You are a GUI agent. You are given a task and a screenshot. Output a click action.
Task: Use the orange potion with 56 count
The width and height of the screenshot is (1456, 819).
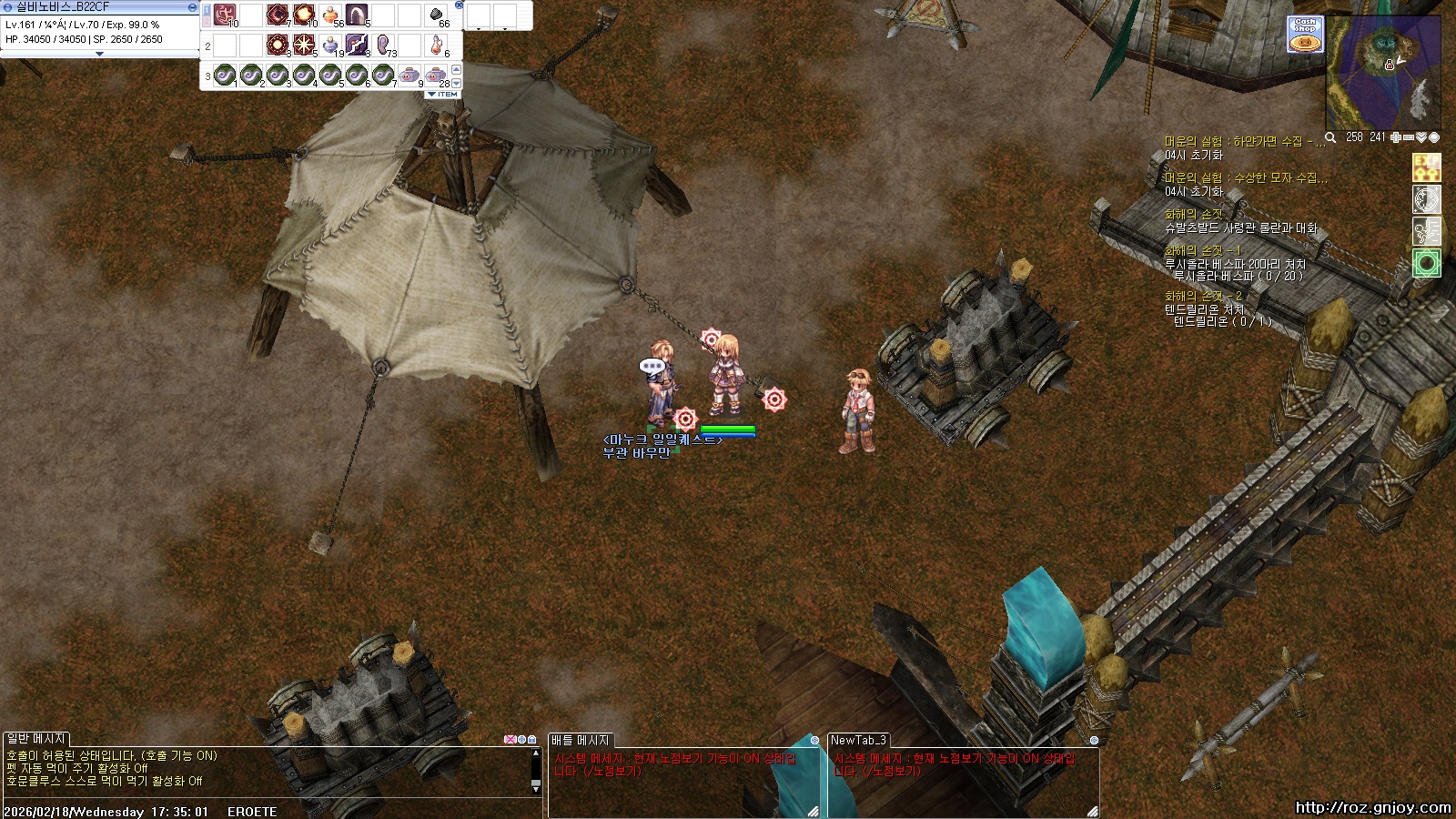[330, 15]
